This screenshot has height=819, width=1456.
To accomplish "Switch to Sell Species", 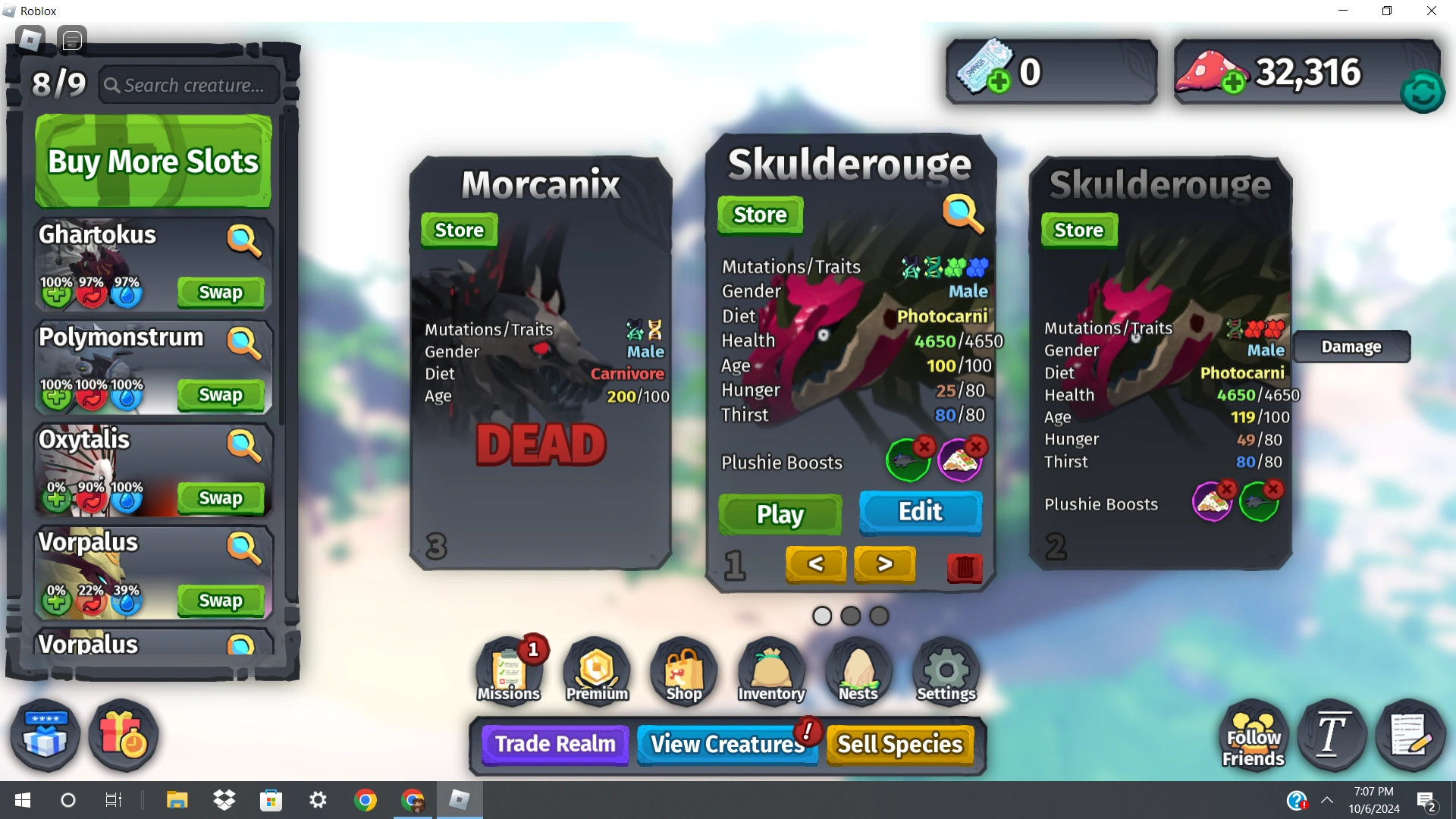I will (x=899, y=744).
